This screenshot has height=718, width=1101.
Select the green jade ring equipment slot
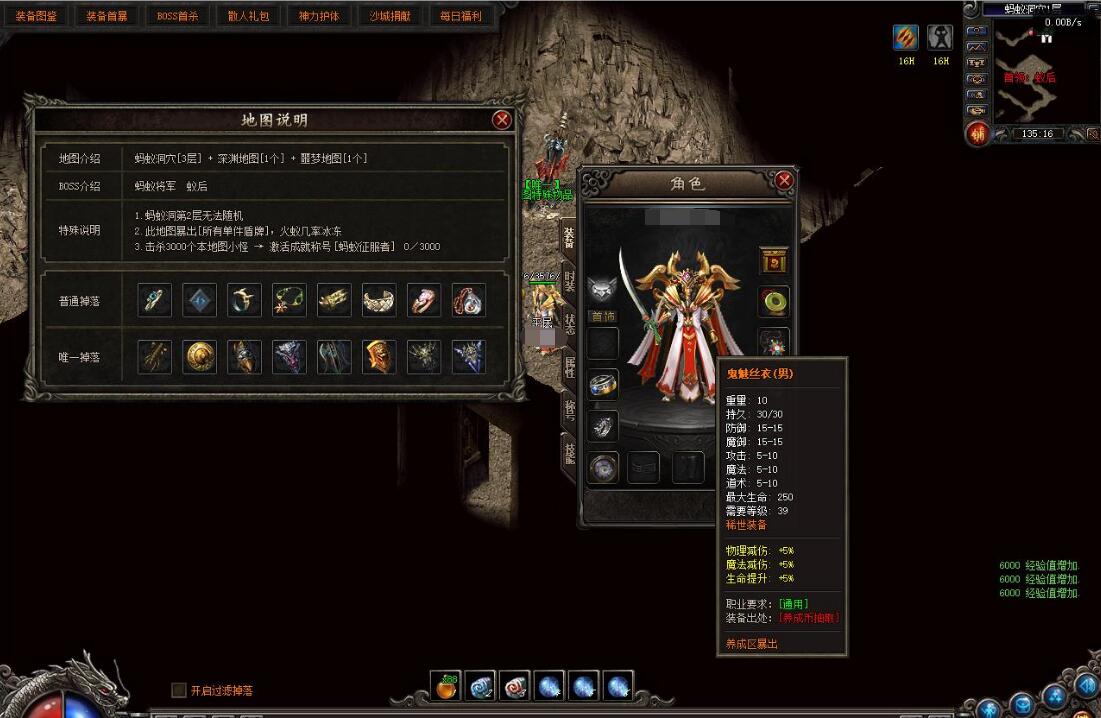(774, 300)
